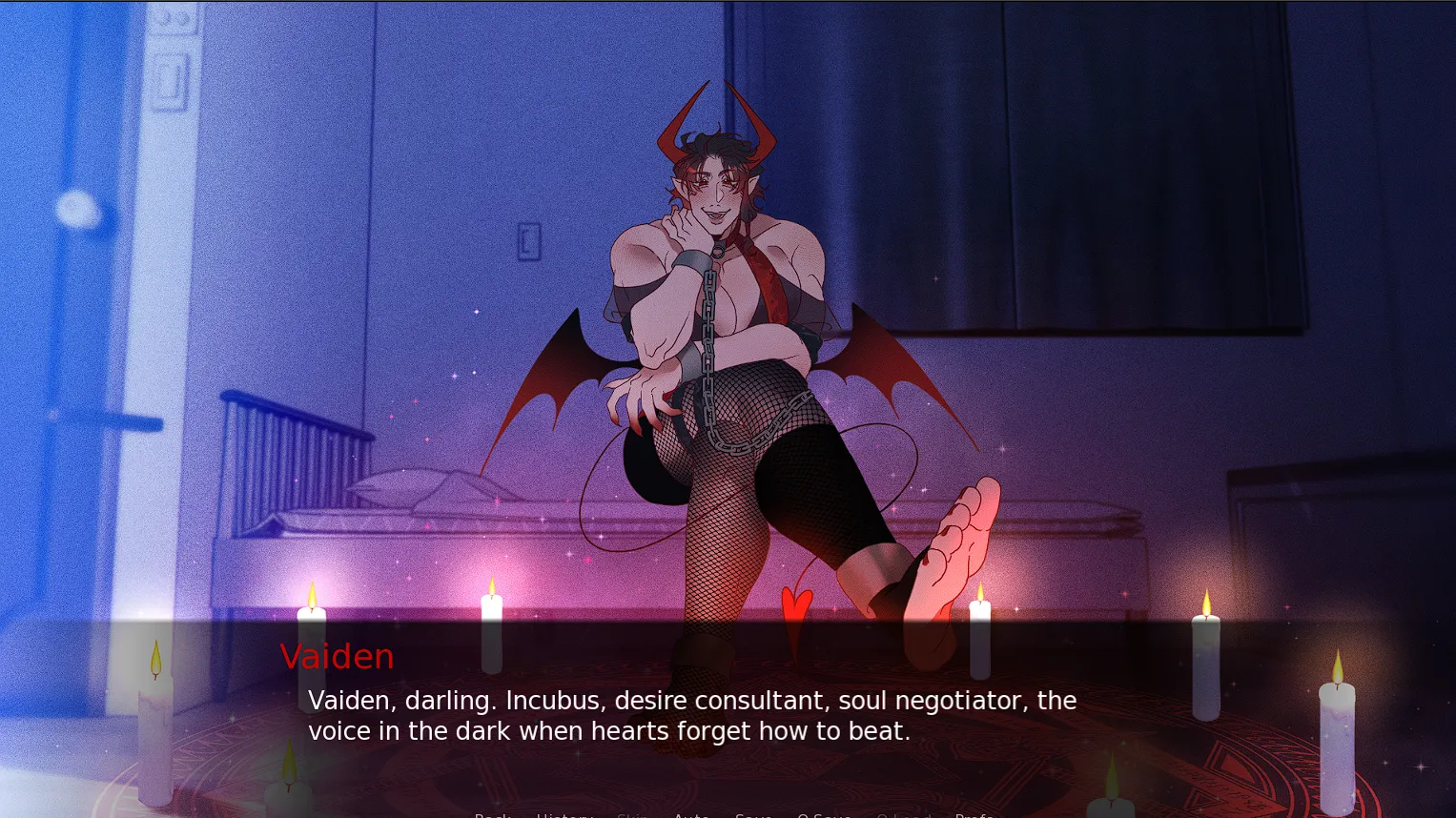Open the Save screen
The height and width of the screenshot is (818, 1456).
point(753,815)
